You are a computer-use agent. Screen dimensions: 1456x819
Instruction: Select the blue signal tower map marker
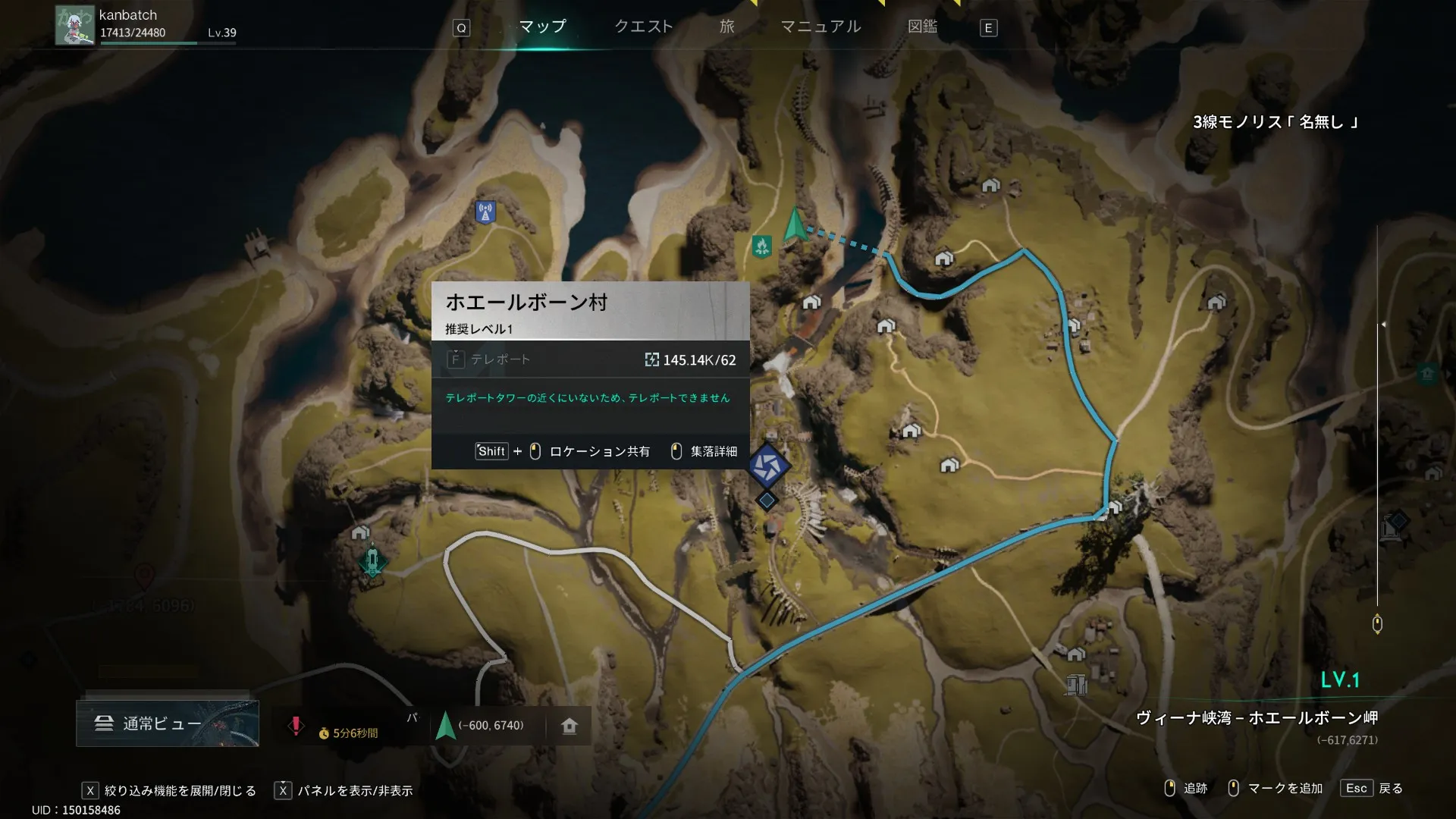[485, 212]
